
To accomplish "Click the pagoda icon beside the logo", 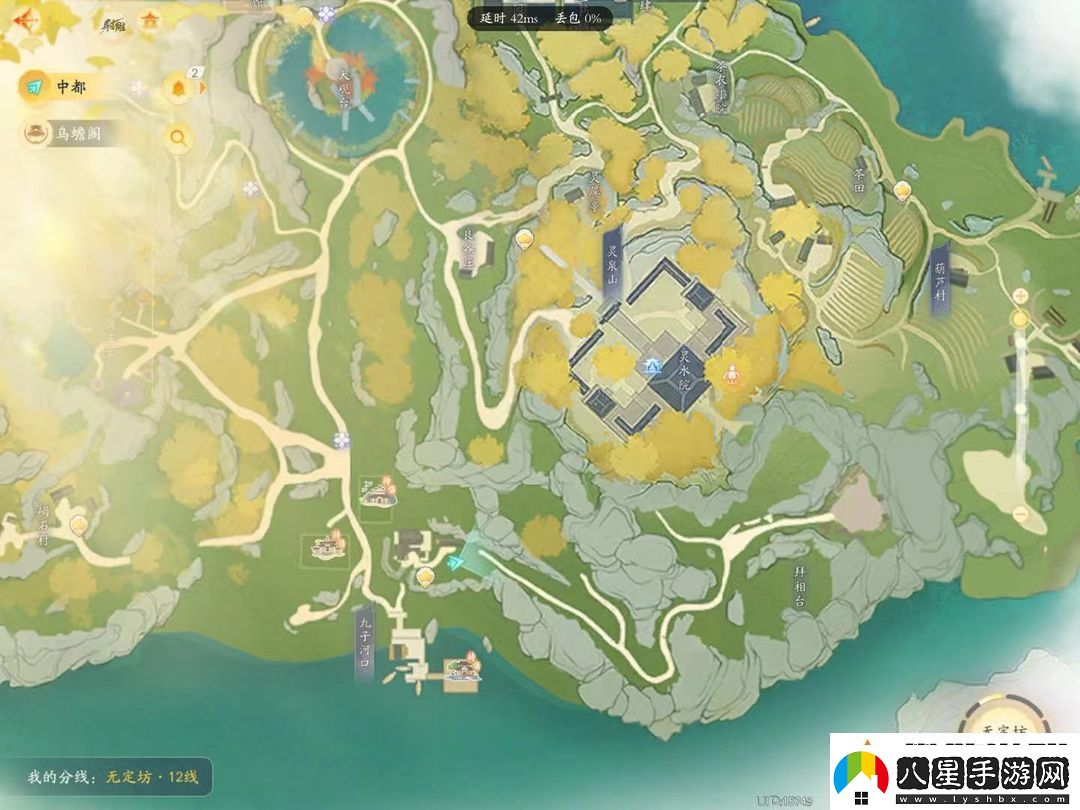I will pyautogui.click(x=151, y=19).
